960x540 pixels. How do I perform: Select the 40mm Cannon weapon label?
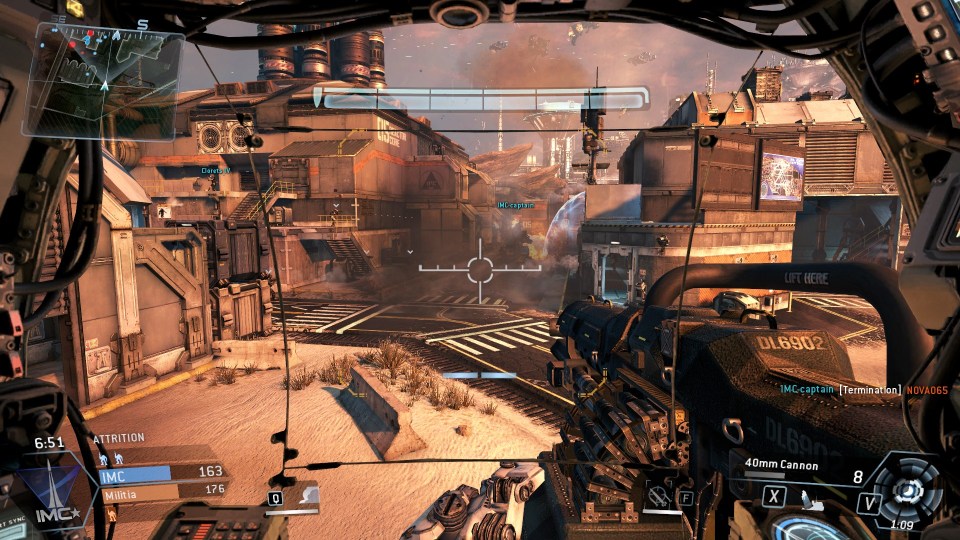[781, 466]
